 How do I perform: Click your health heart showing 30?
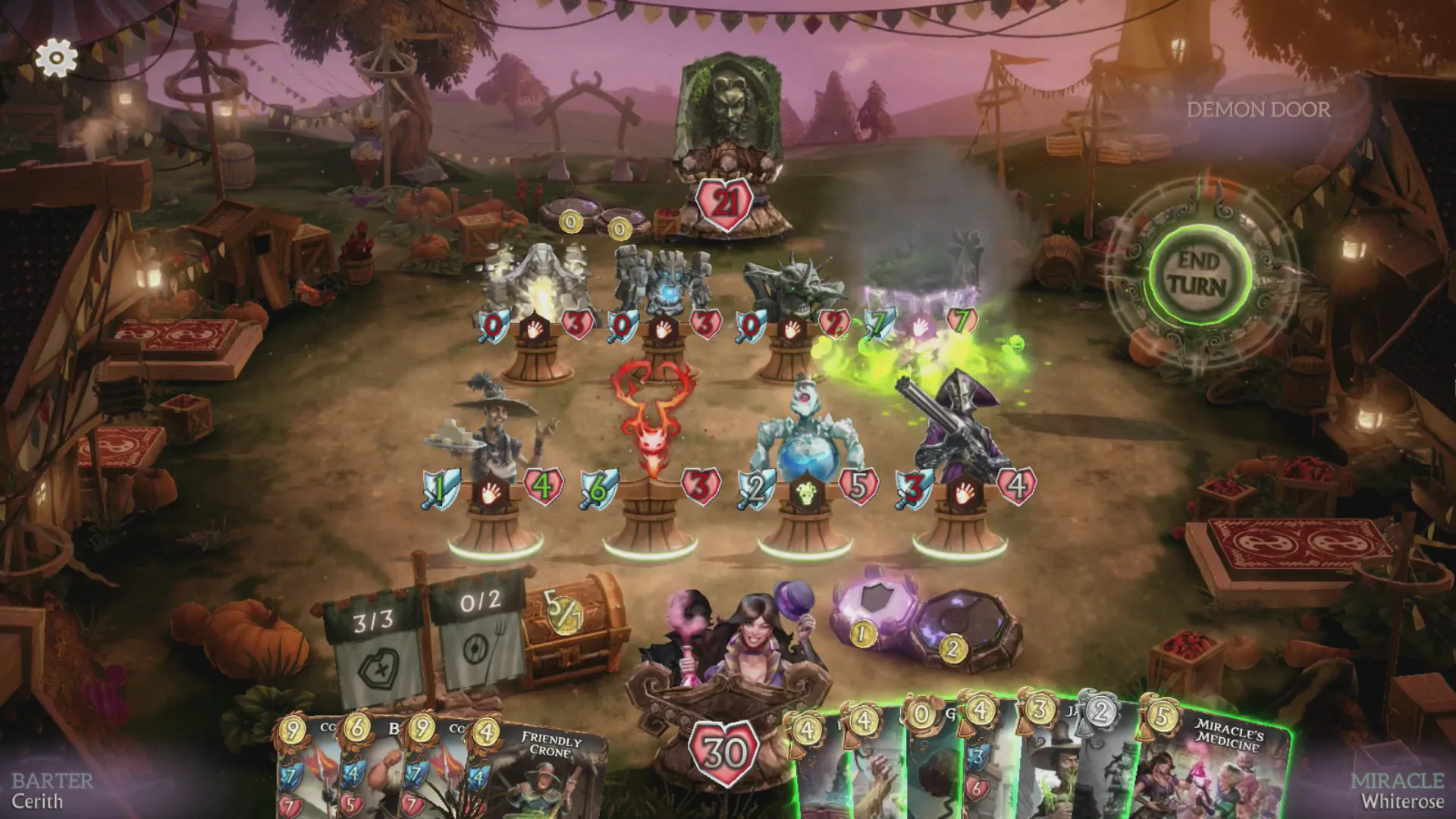click(724, 755)
